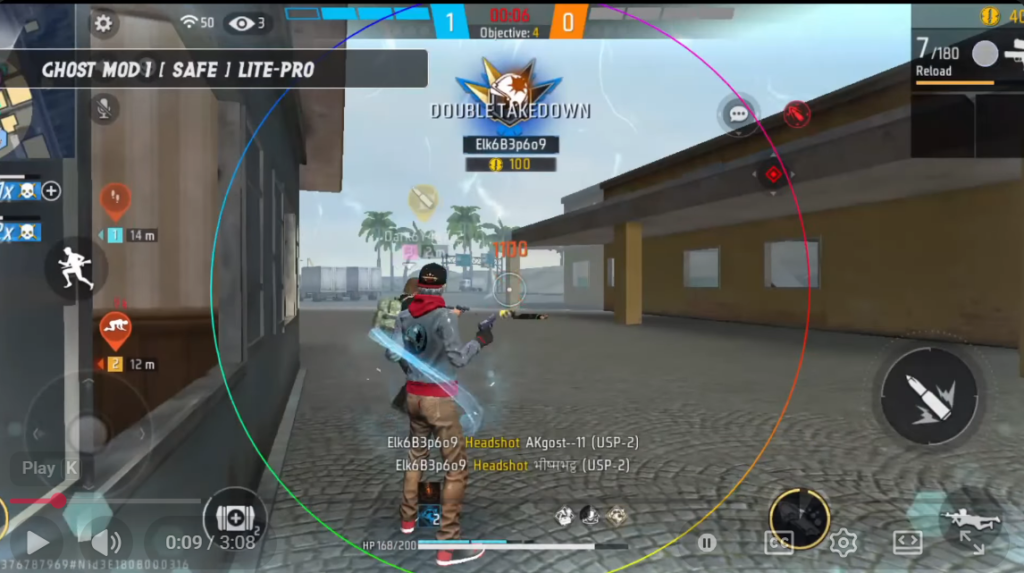This screenshot has width=1024, height=573.
Task: Open the minimap
Action: coord(25,100)
